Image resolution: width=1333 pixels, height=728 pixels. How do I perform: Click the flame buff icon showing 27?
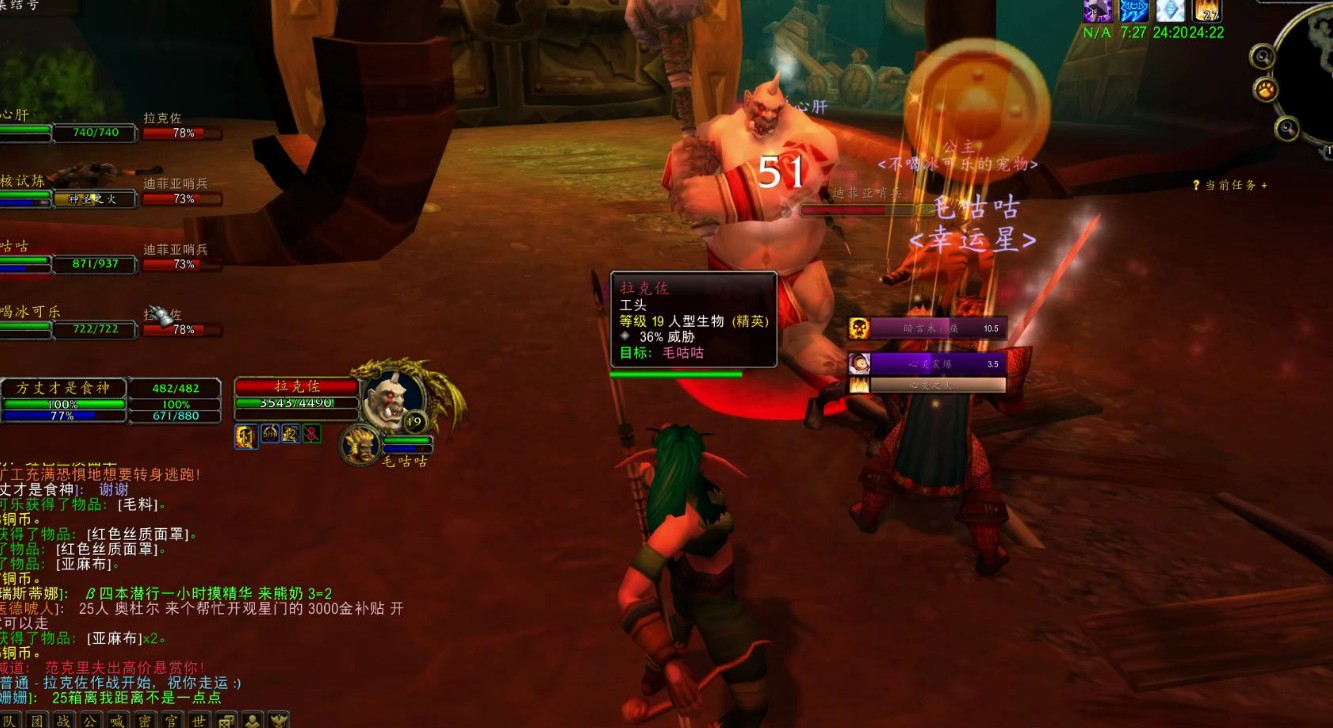[x=1208, y=10]
